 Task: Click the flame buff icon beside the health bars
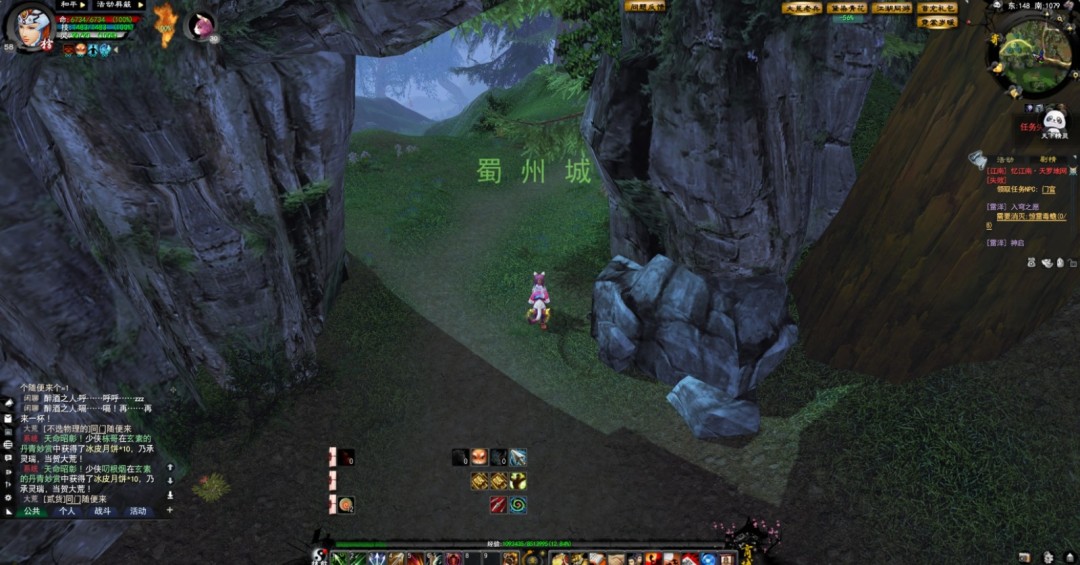[x=165, y=25]
